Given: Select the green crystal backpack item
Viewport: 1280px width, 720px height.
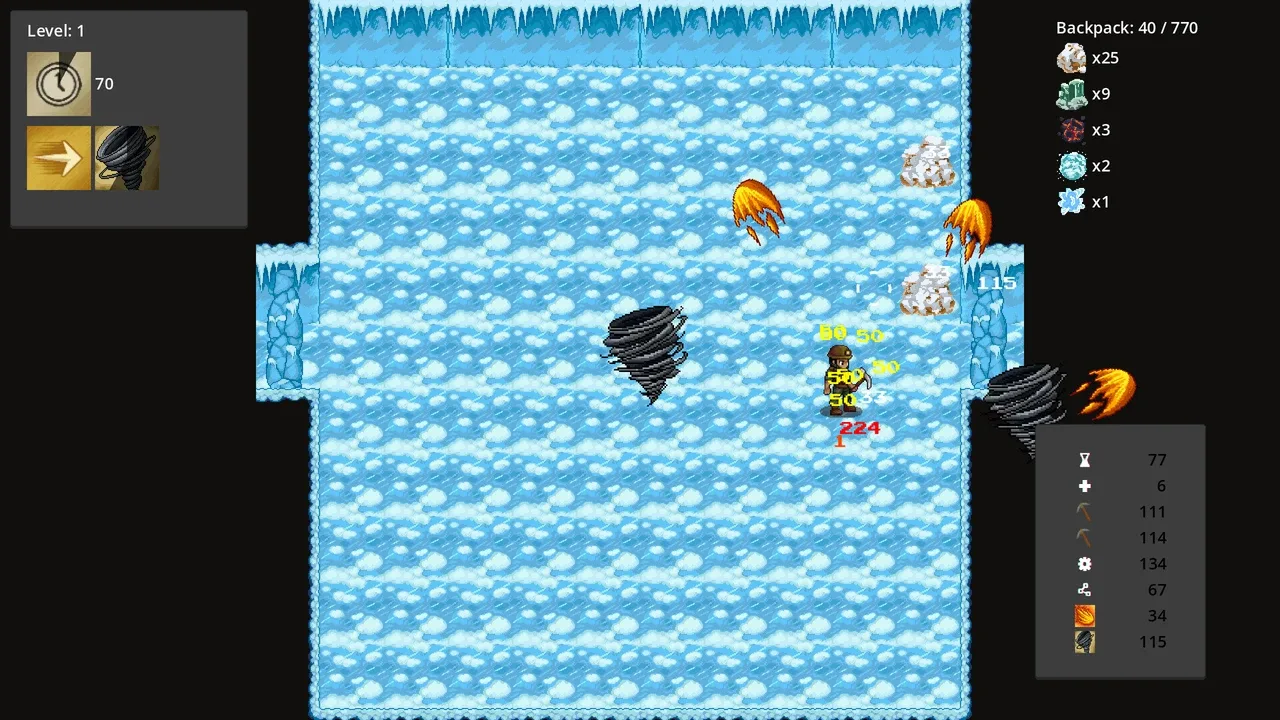Looking at the screenshot, I should click(1072, 95).
